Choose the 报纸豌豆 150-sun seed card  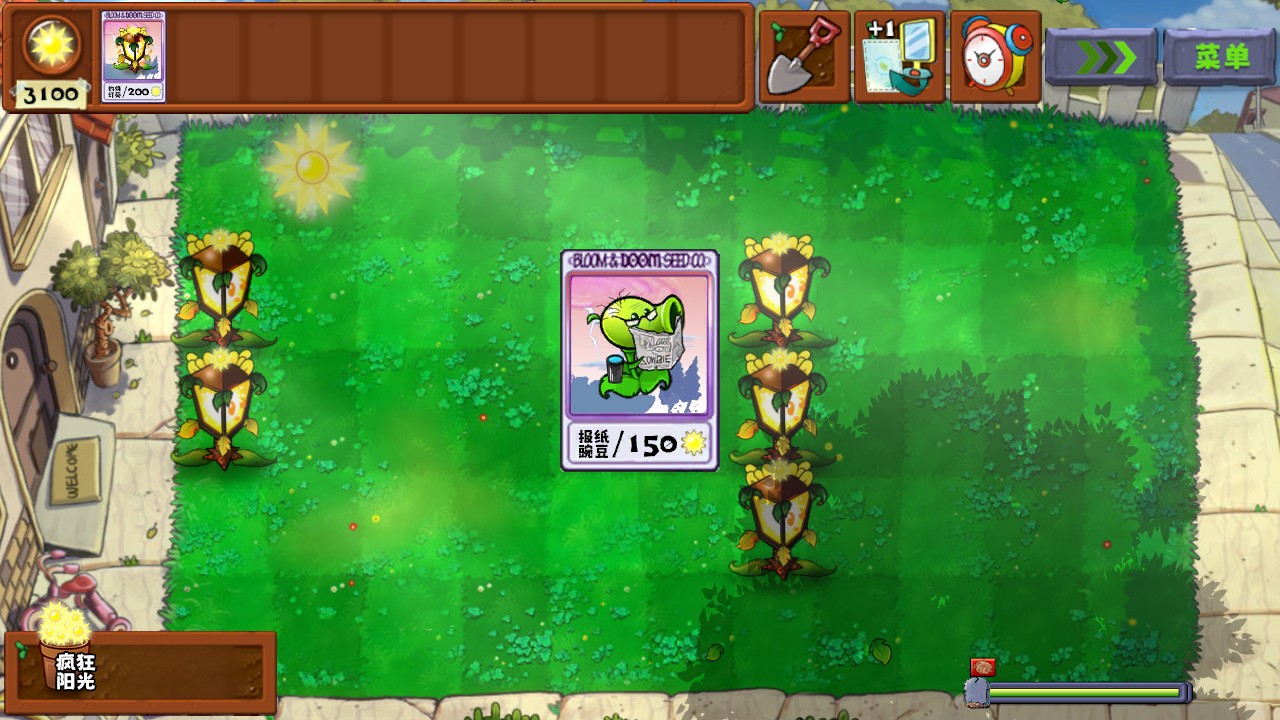tap(639, 360)
